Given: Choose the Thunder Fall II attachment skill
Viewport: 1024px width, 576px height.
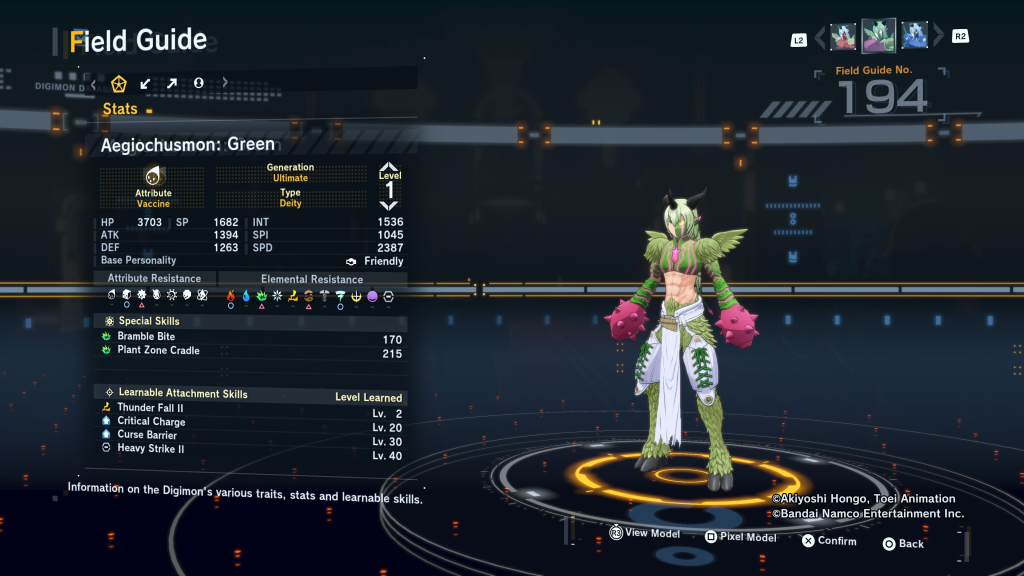Looking at the screenshot, I should (150, 408).
